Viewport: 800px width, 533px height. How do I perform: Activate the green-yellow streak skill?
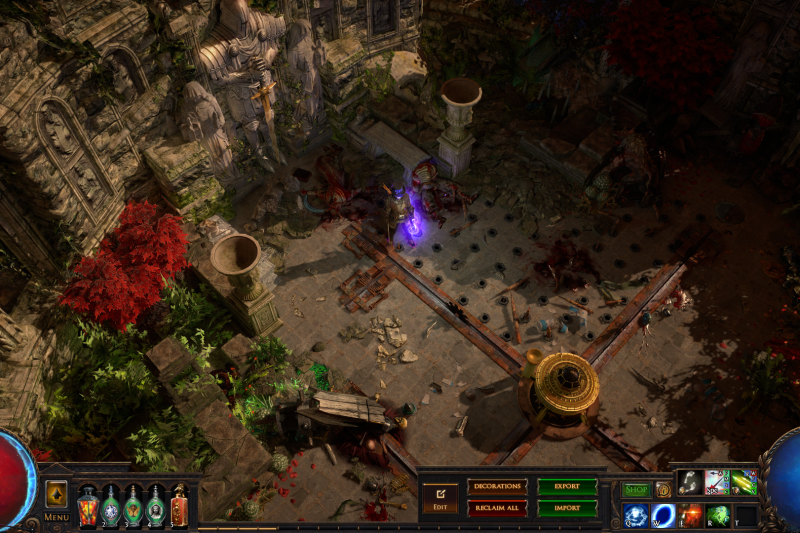pyautogui.click(x=744, y=483)
